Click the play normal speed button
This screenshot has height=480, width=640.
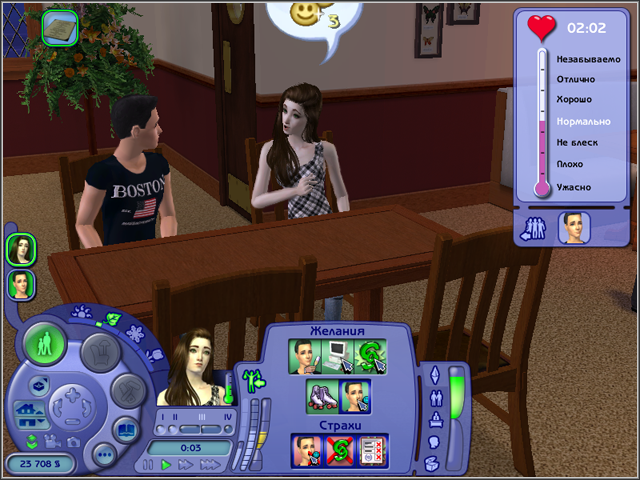click(167, 465)
